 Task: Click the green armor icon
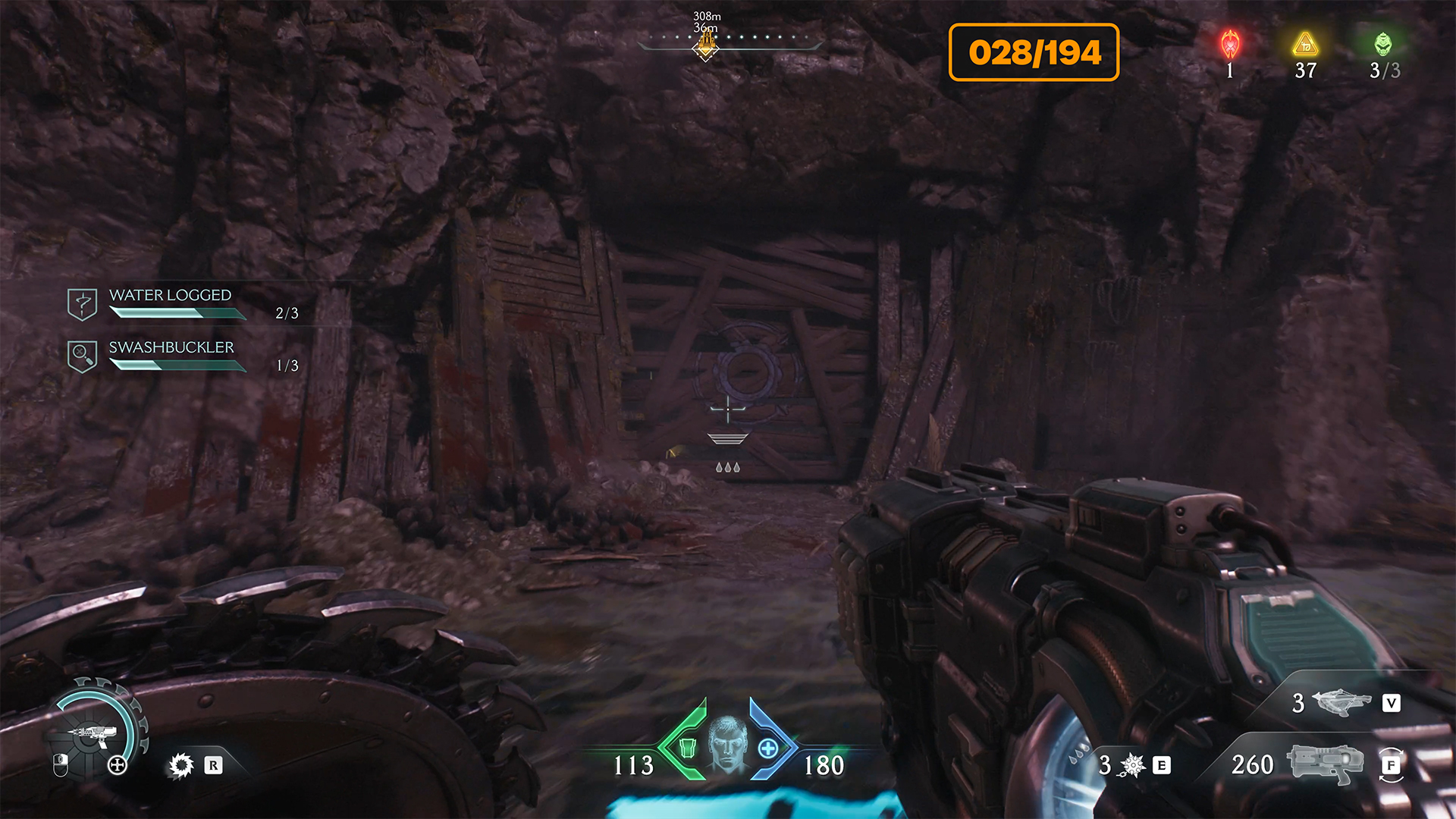coord(687,748)
